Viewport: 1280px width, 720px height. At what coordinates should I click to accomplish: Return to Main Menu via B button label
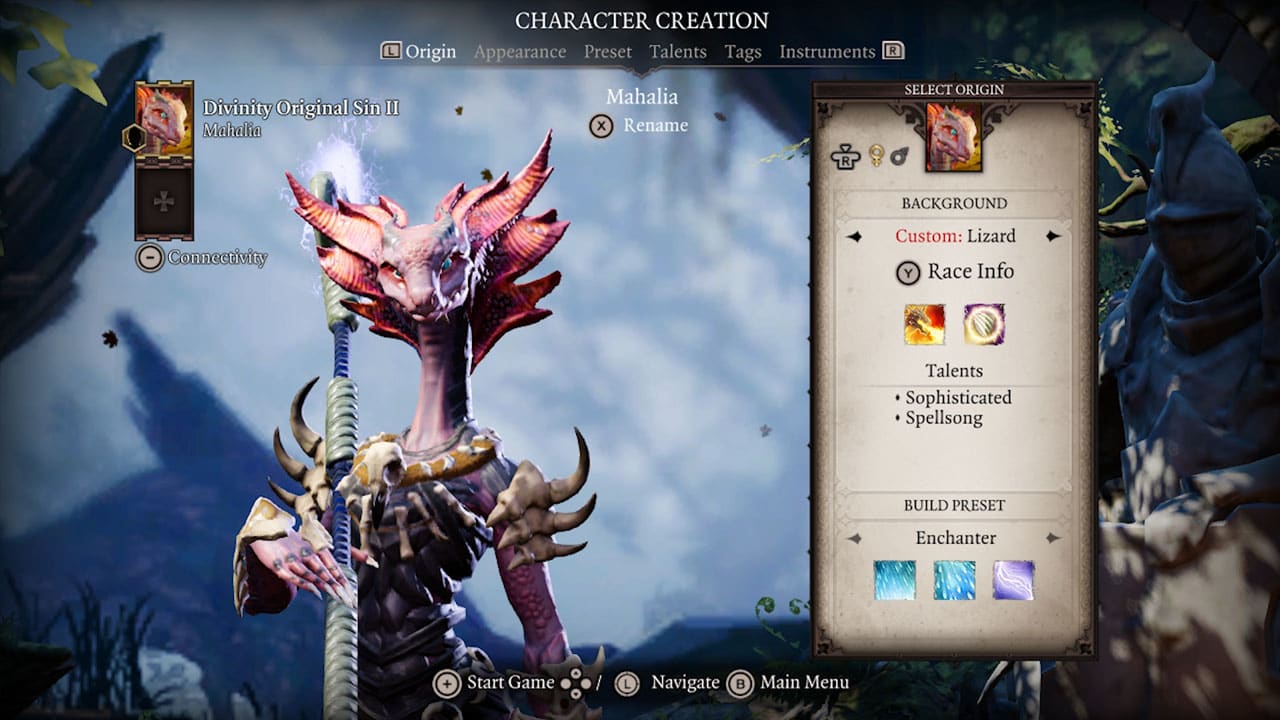click(805, 682)
